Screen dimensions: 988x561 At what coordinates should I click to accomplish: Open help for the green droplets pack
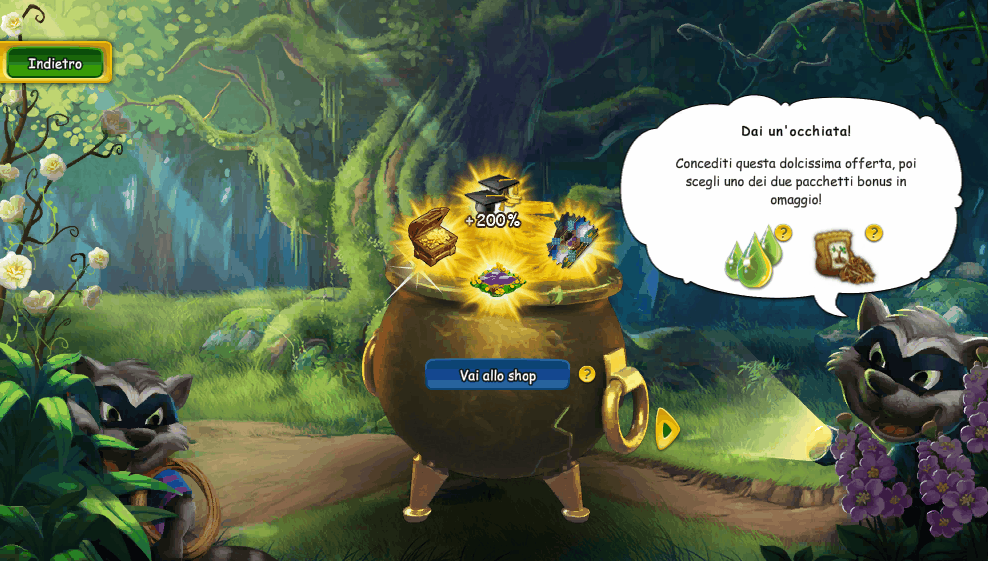coord(783,233)
